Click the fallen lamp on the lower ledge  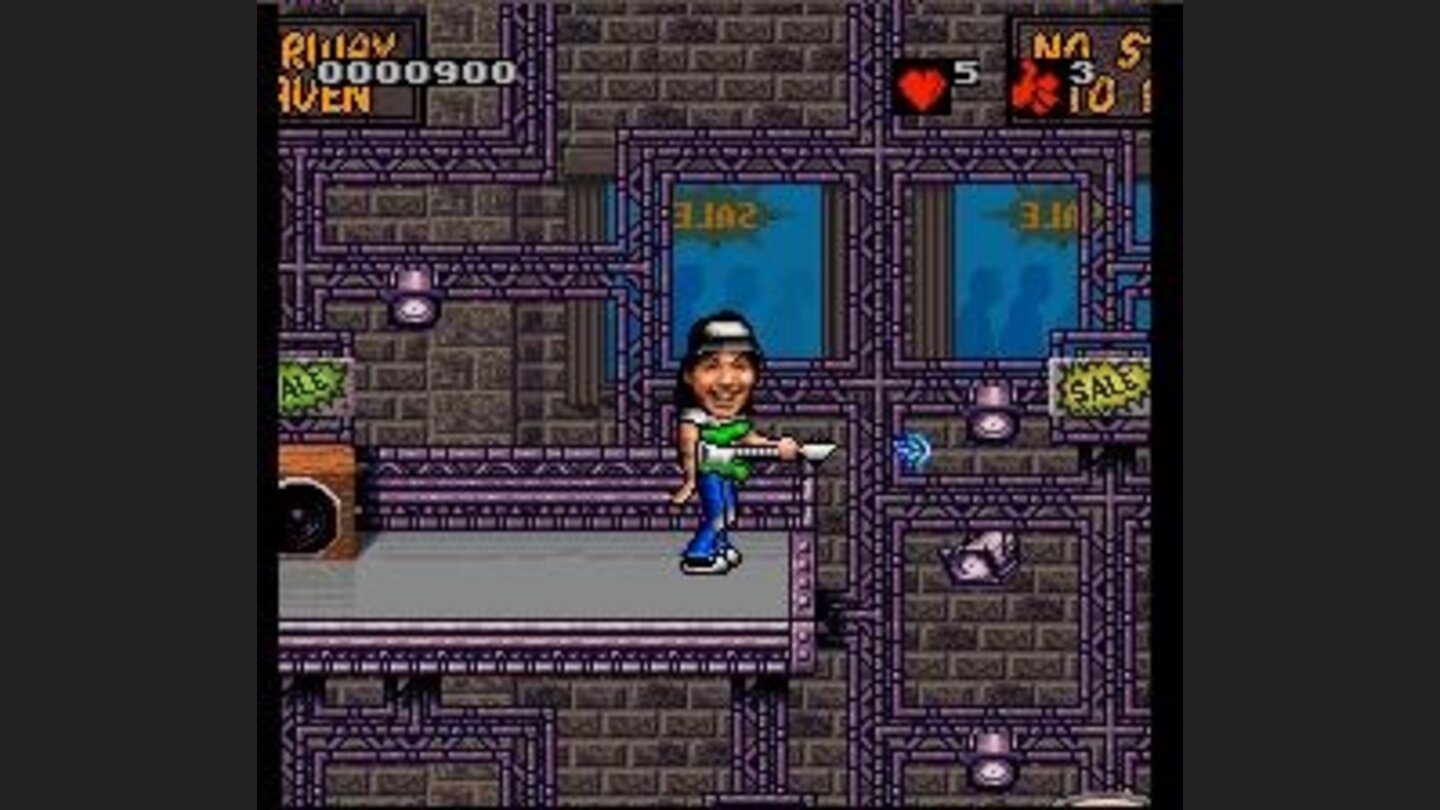975,560
